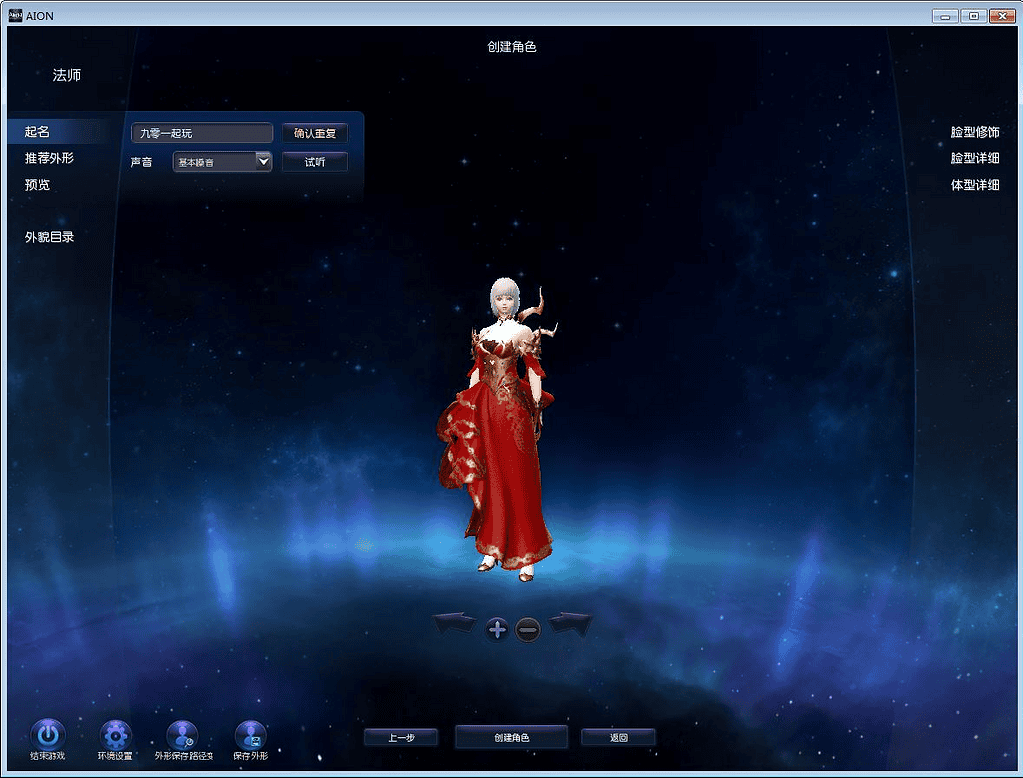Open the 外貌目录 appearance catalog
Viewport: 1023px width, 778px height.
50,237
